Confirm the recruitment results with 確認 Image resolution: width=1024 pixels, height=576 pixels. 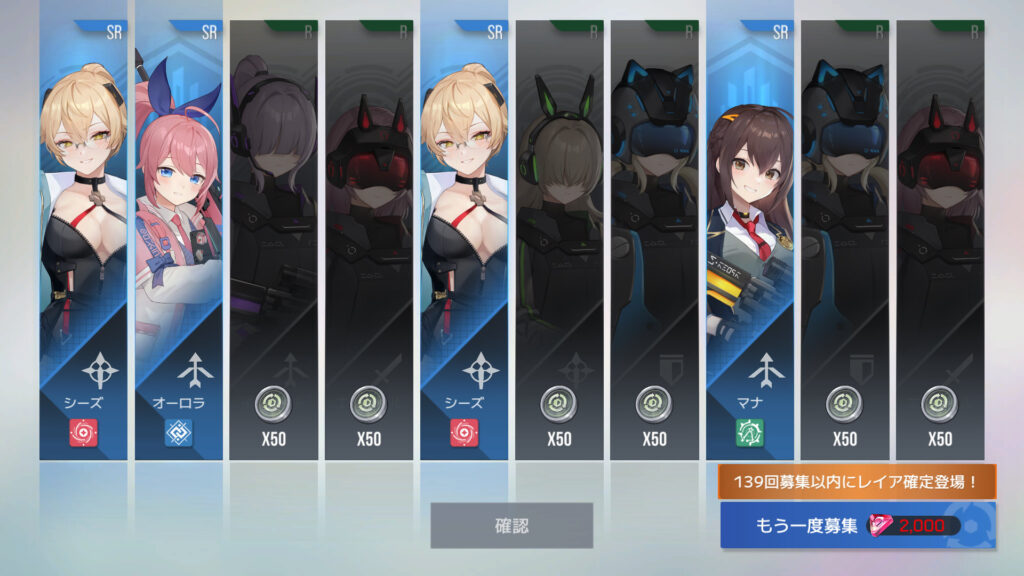click(511, 525)
